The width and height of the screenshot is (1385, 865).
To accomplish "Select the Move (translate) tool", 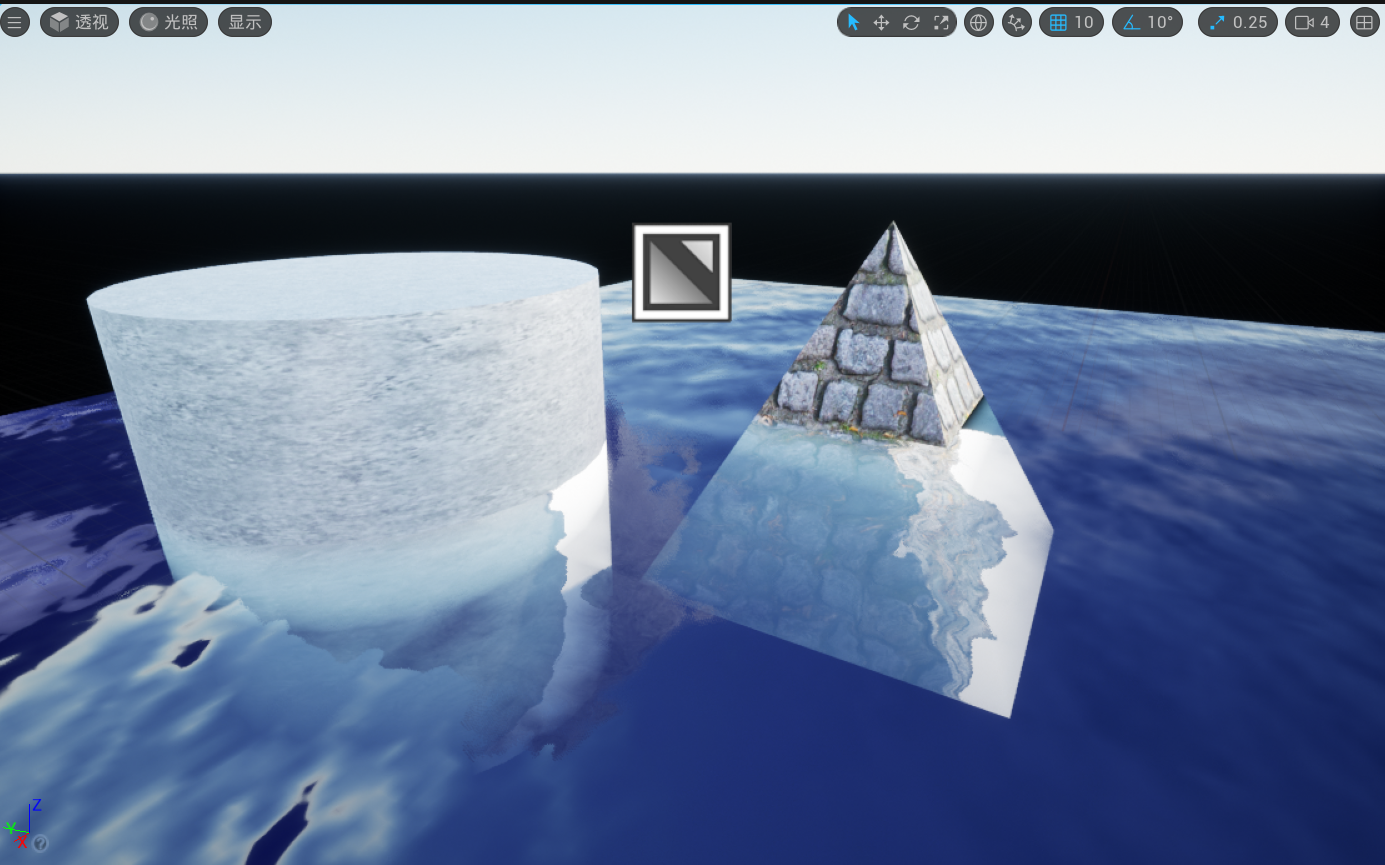I will coord(881,22).
